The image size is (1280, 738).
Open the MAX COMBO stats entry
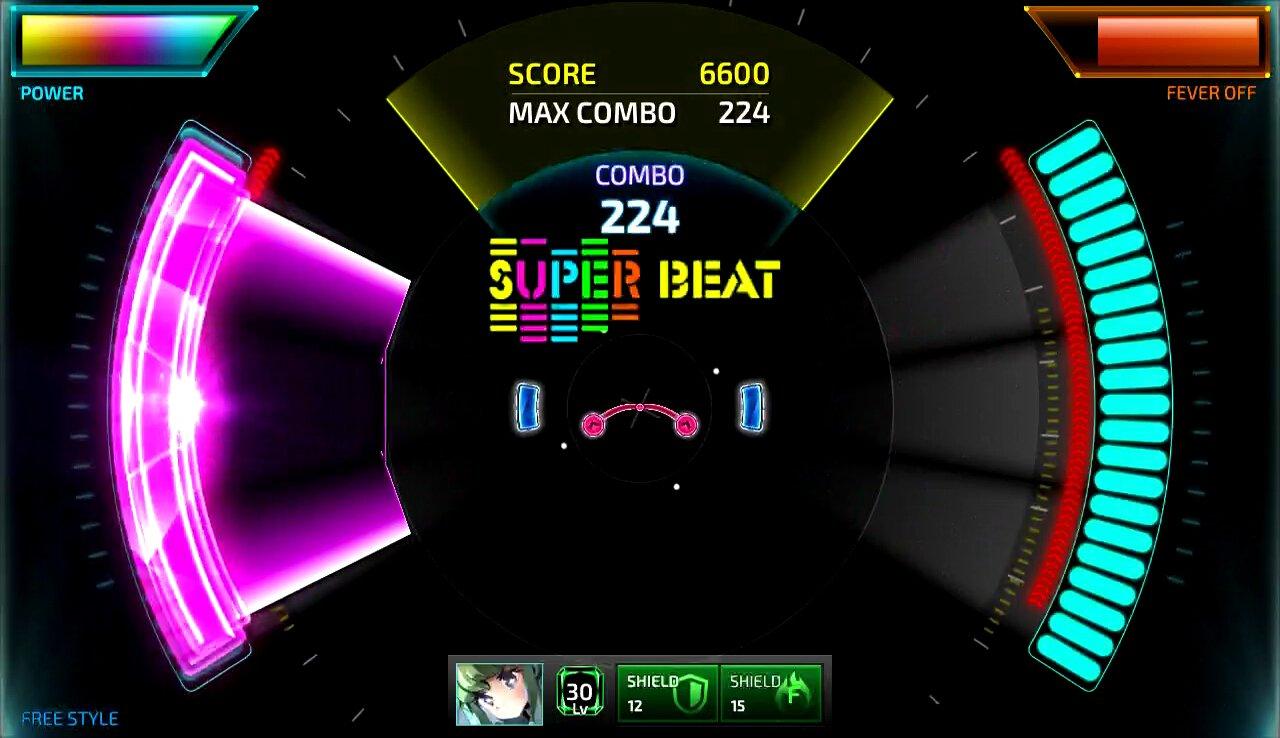click(x=592, y=113)
